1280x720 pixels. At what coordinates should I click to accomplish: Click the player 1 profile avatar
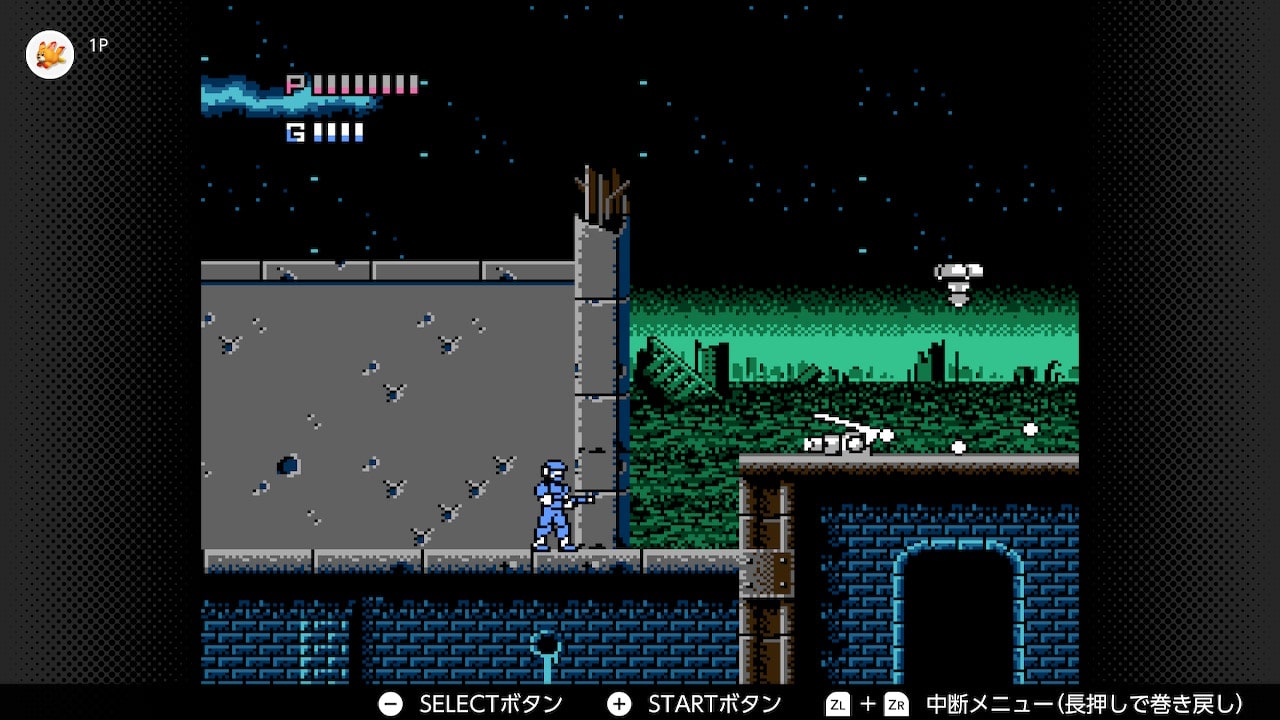[50, 54]
